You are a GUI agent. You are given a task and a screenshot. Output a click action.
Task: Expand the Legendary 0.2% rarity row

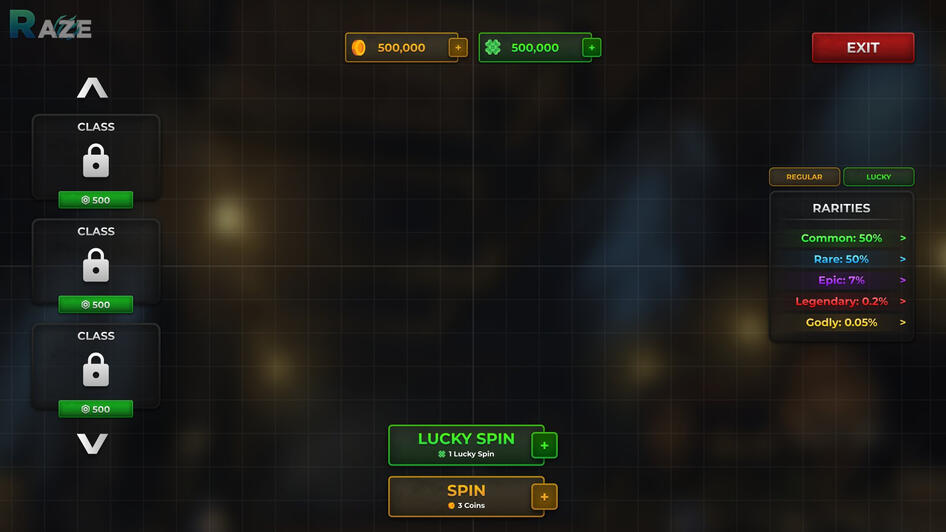(x=903, y=301)
